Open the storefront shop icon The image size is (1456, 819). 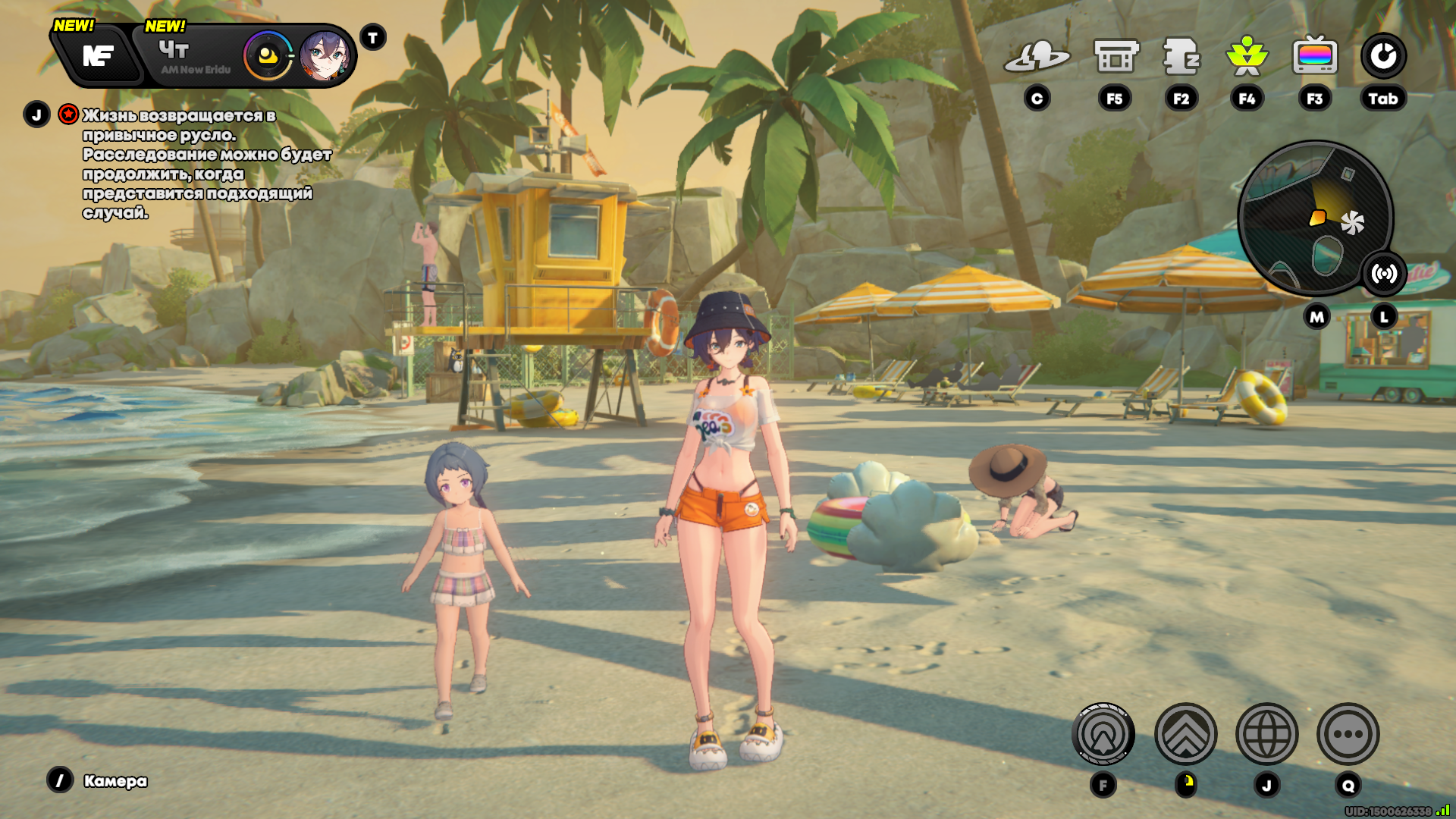[x=1116, y=56]
